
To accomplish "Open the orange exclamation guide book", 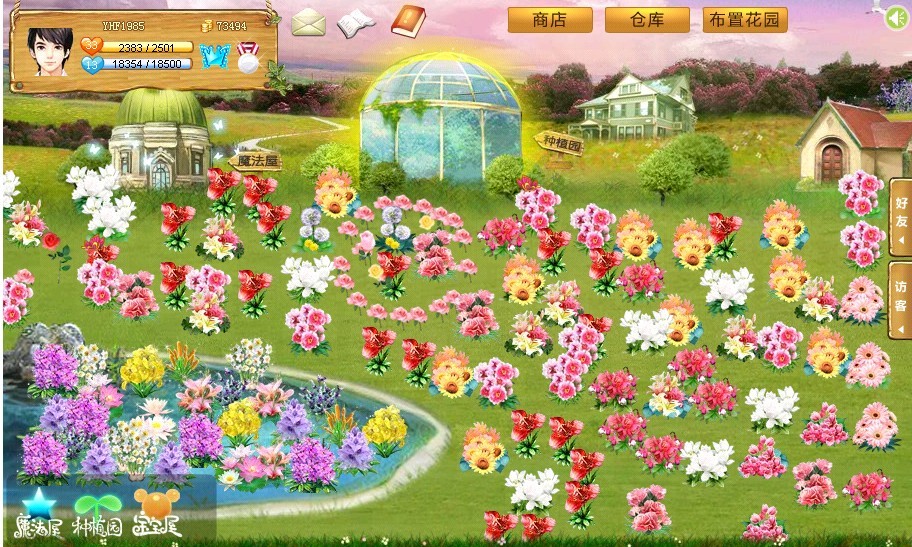I will point(408,20).
